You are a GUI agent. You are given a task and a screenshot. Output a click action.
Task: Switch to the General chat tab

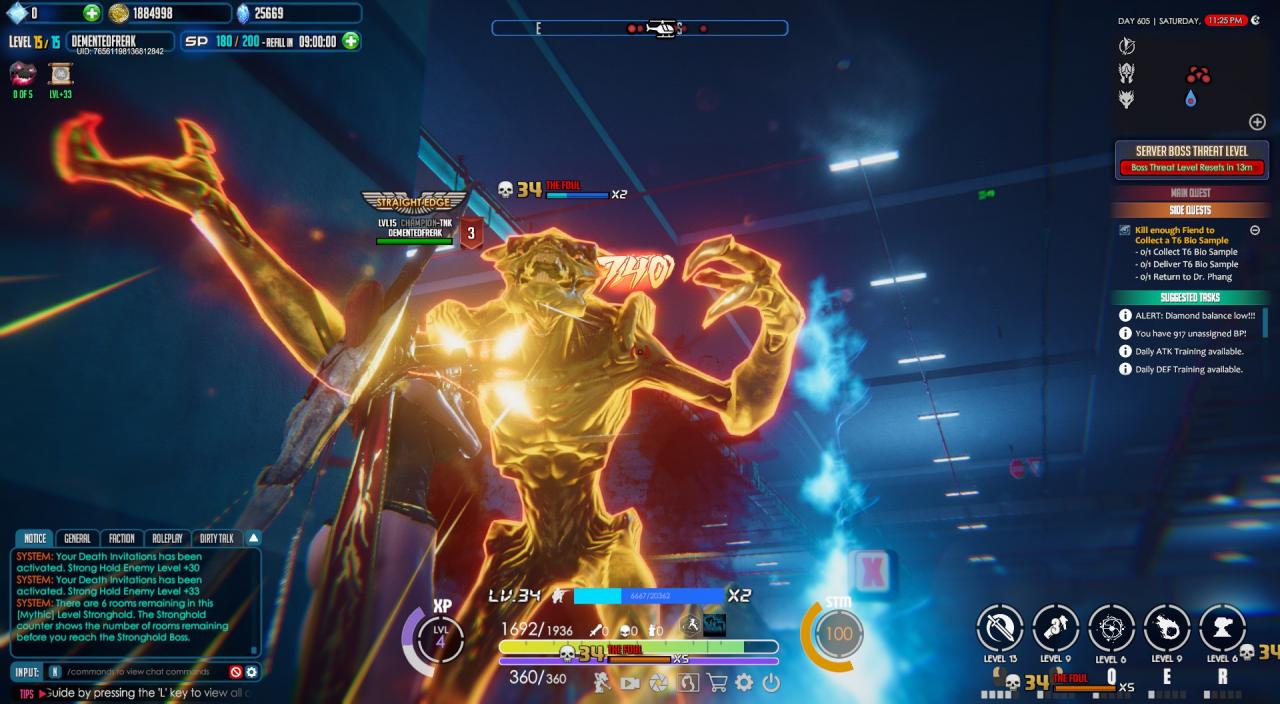click(x=77, y=538)
